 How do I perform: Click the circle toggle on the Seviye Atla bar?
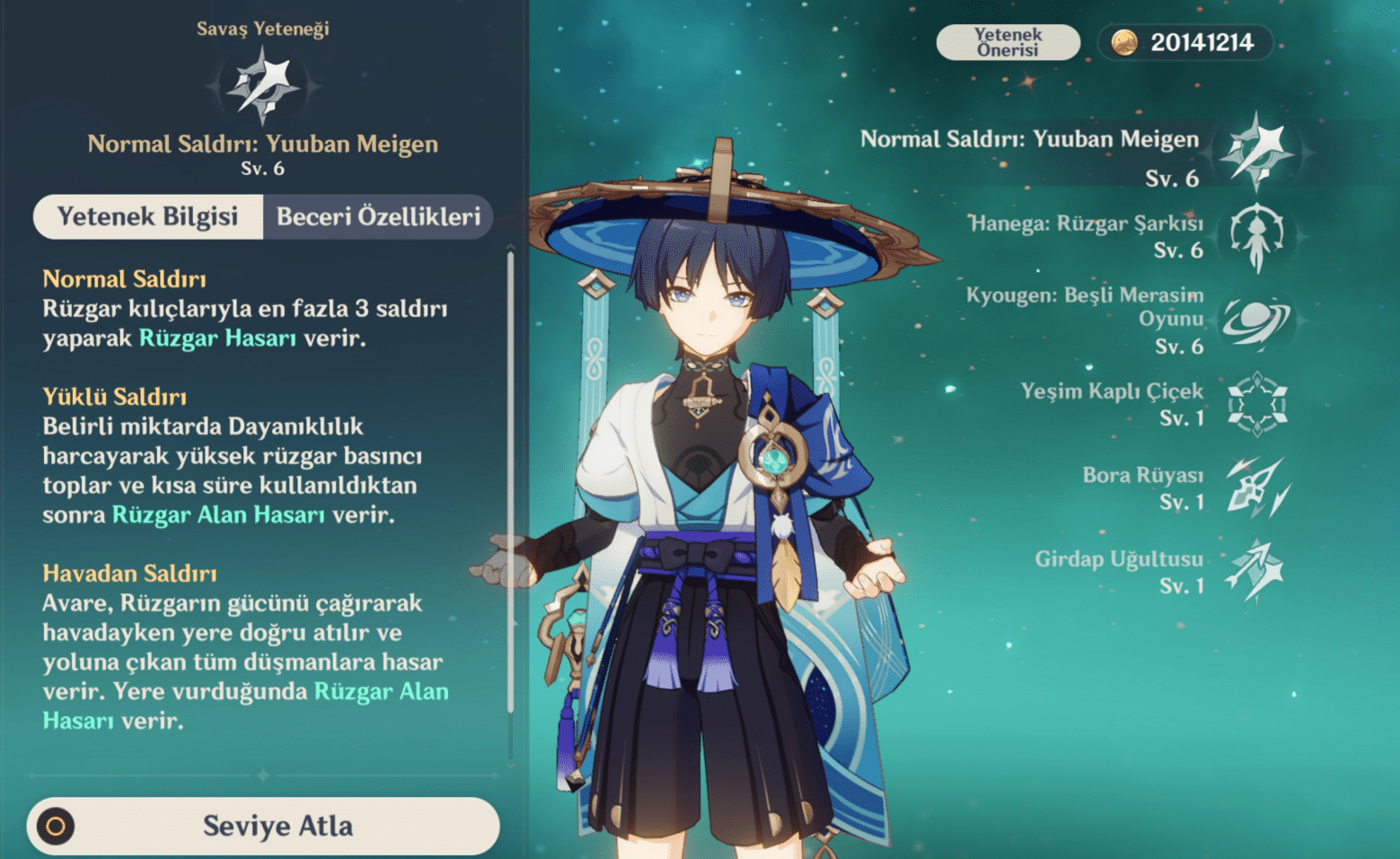(x=56, y=825)
